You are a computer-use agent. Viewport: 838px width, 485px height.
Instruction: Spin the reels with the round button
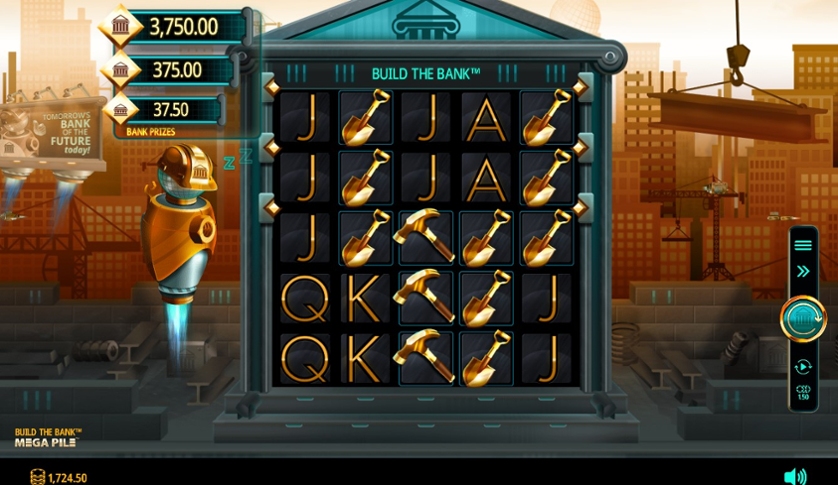click(x=802, y=318)
